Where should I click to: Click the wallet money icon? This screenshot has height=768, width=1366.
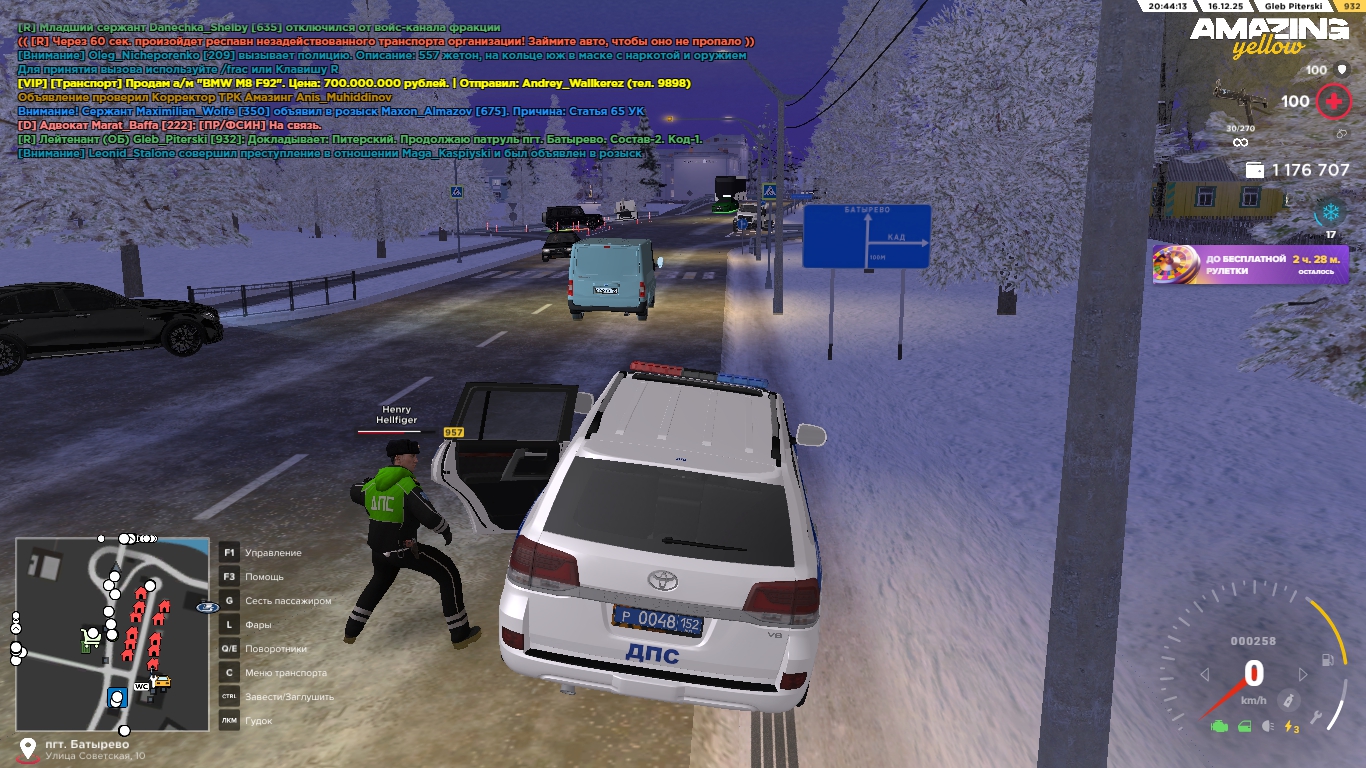click(x=1254, y=171)
